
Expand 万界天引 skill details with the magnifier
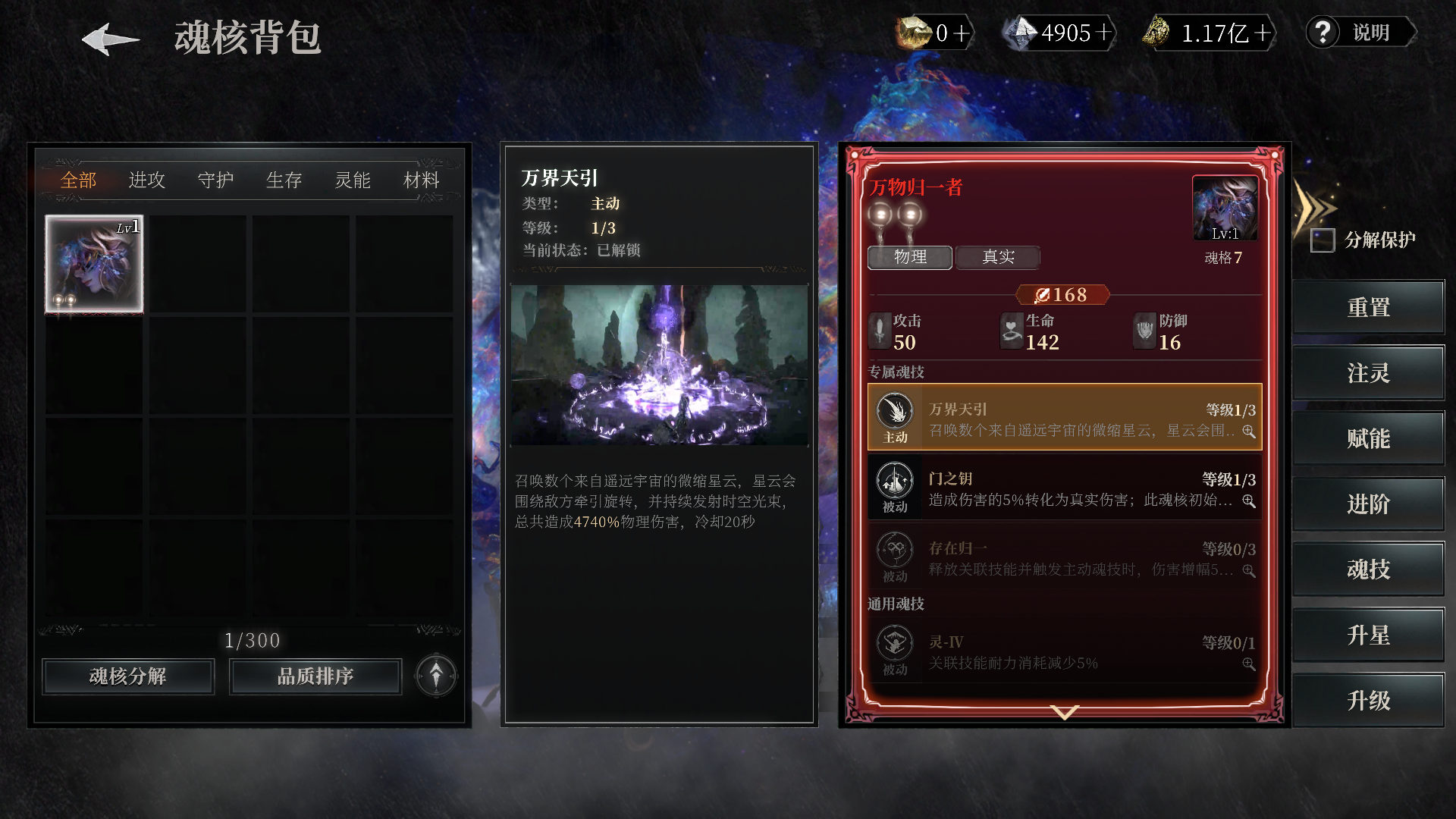coord(1250,429)
